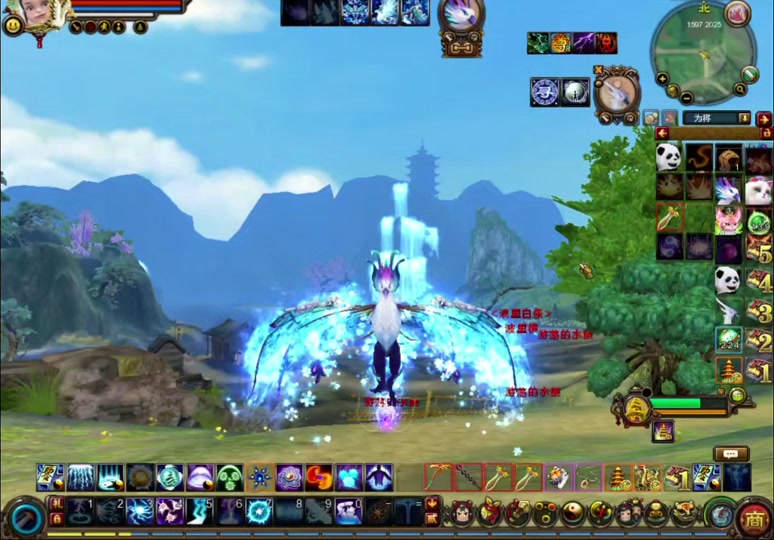Open the 为将 dropdown above the bag
This screenshot has height=540, width=774.
(x=744, y=118)
